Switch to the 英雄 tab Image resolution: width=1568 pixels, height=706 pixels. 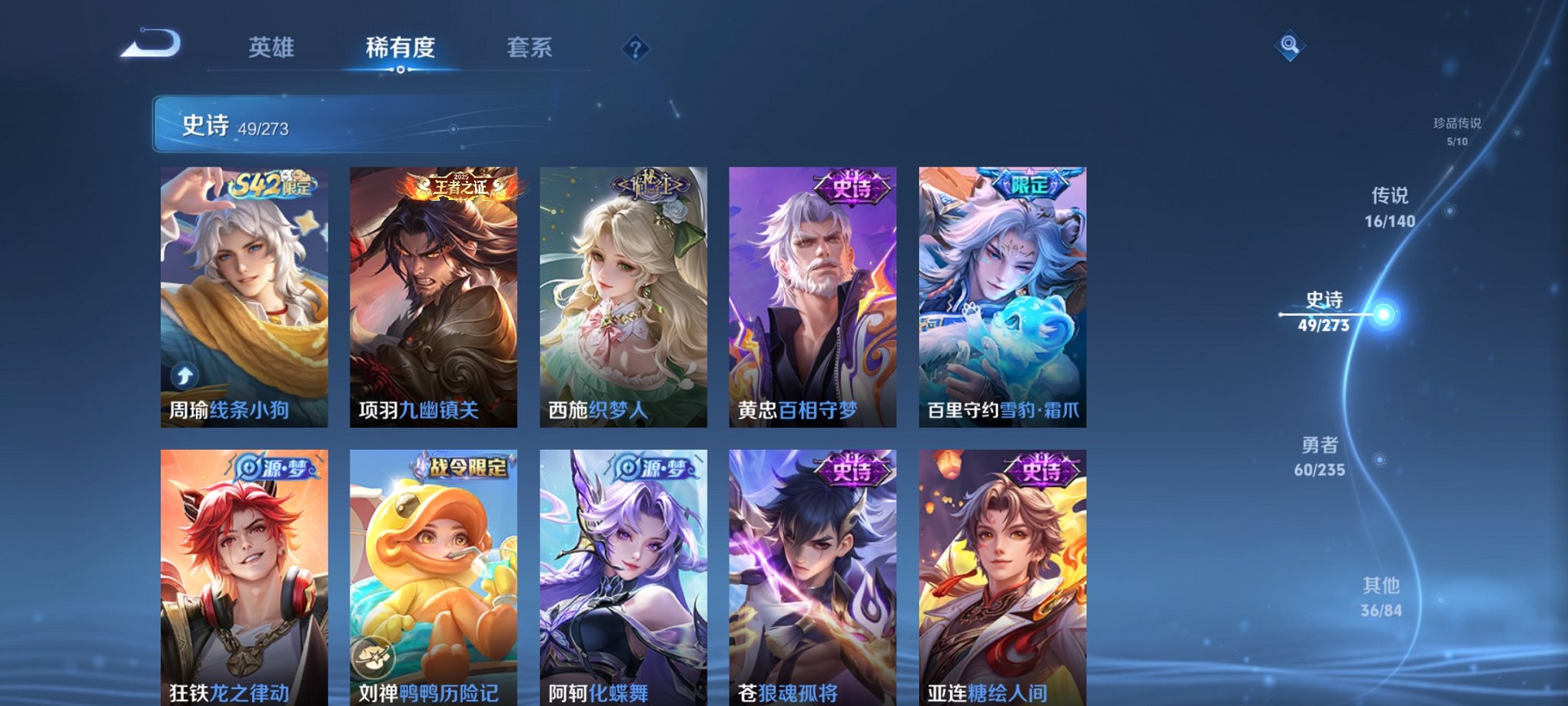tap(273, 46)
